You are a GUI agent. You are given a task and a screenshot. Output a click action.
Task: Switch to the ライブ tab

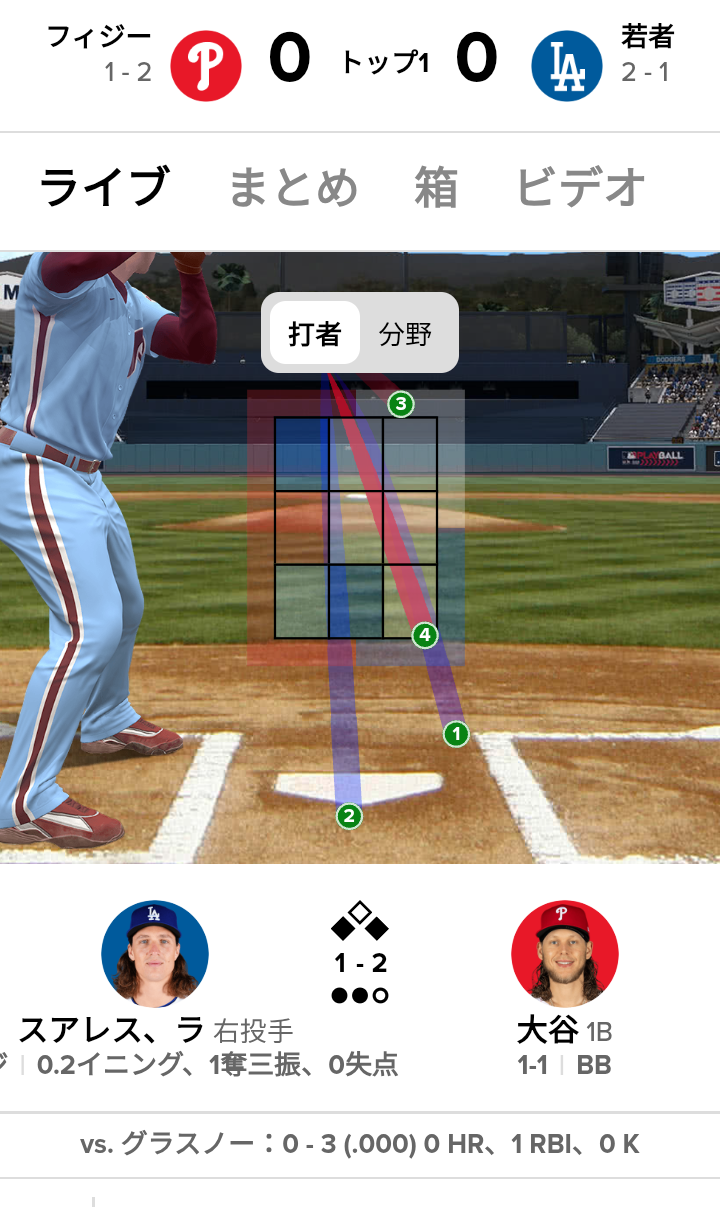(x=104, y=188)
